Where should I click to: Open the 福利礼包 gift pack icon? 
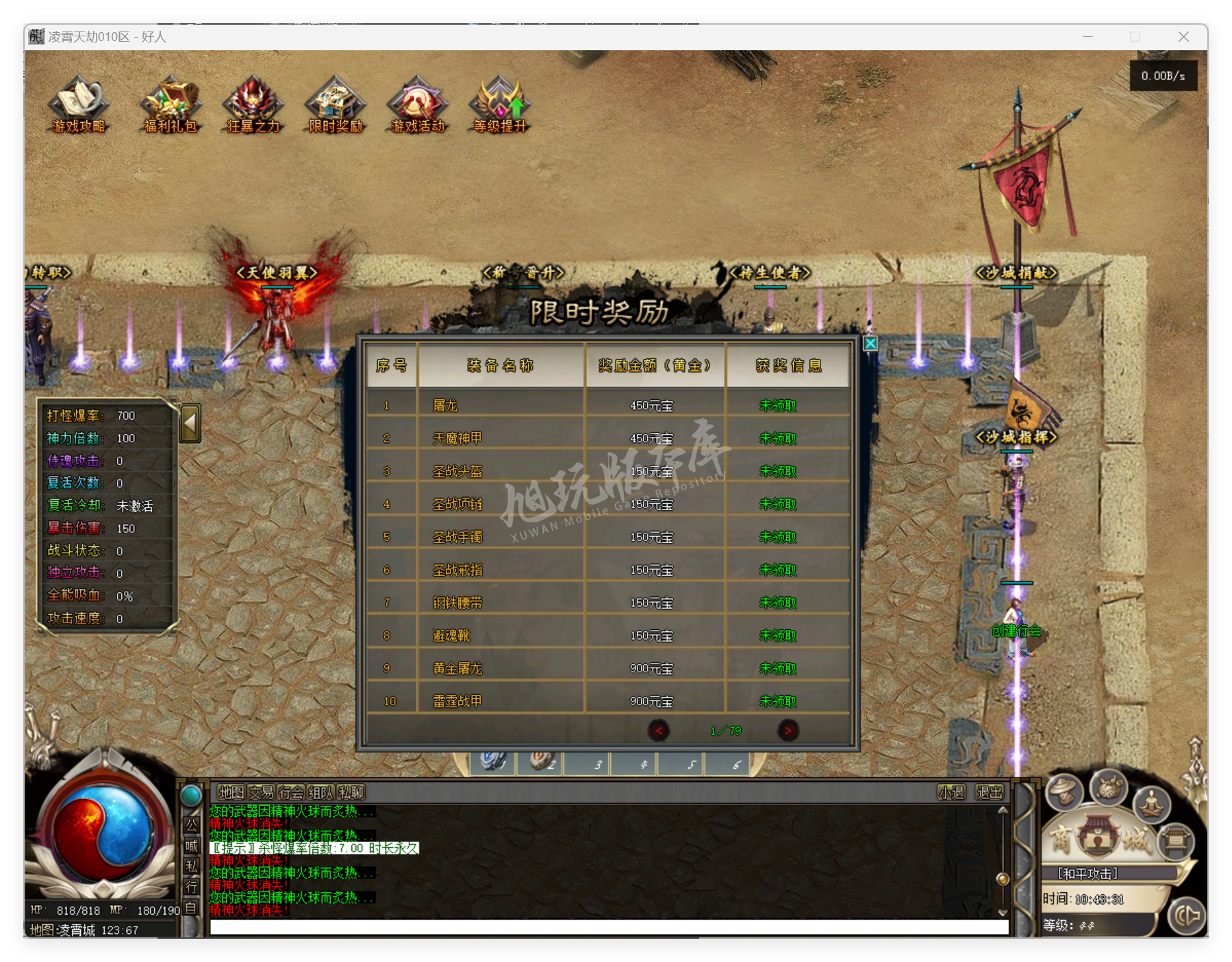pyautogui.click(x=171, y=105)
